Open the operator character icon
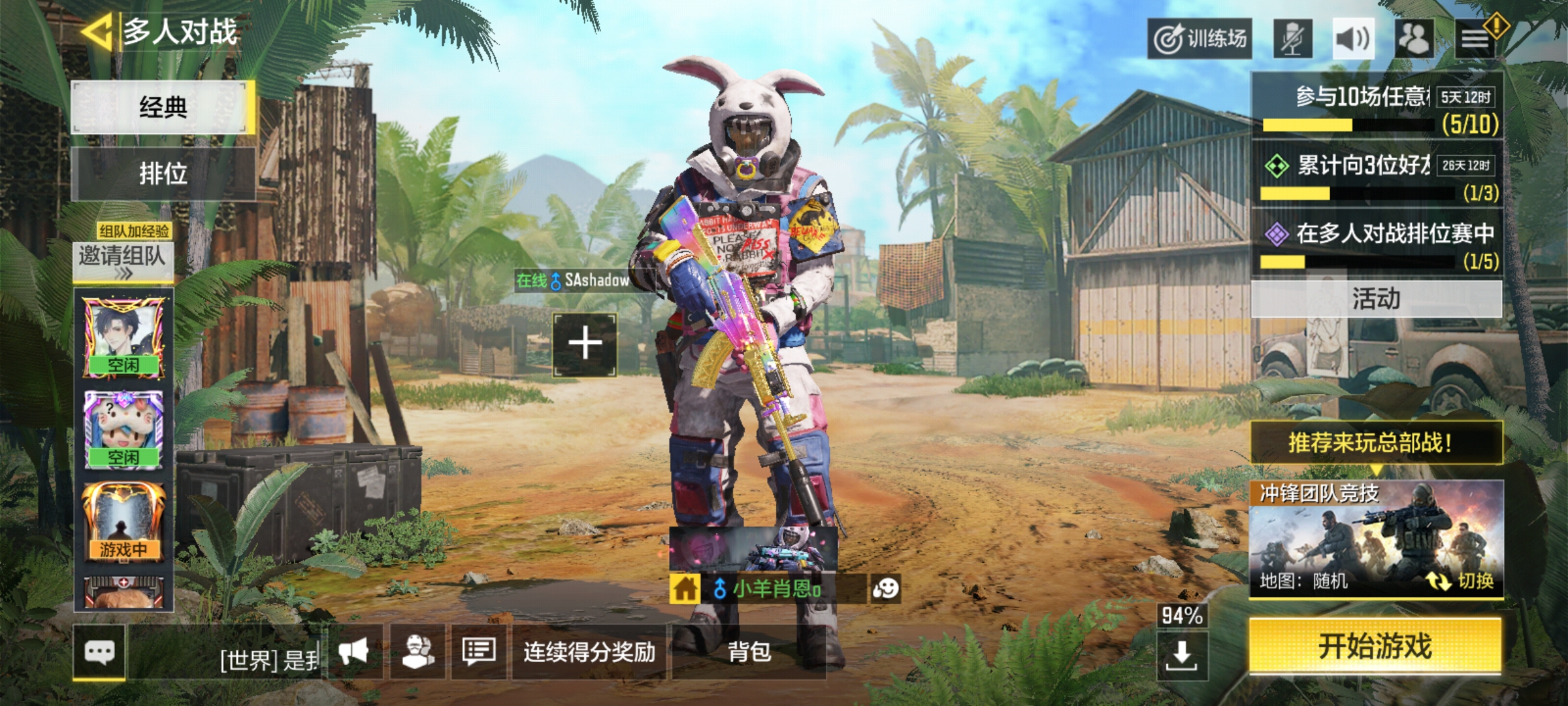Screen dimensions: 1568x706 417,652
